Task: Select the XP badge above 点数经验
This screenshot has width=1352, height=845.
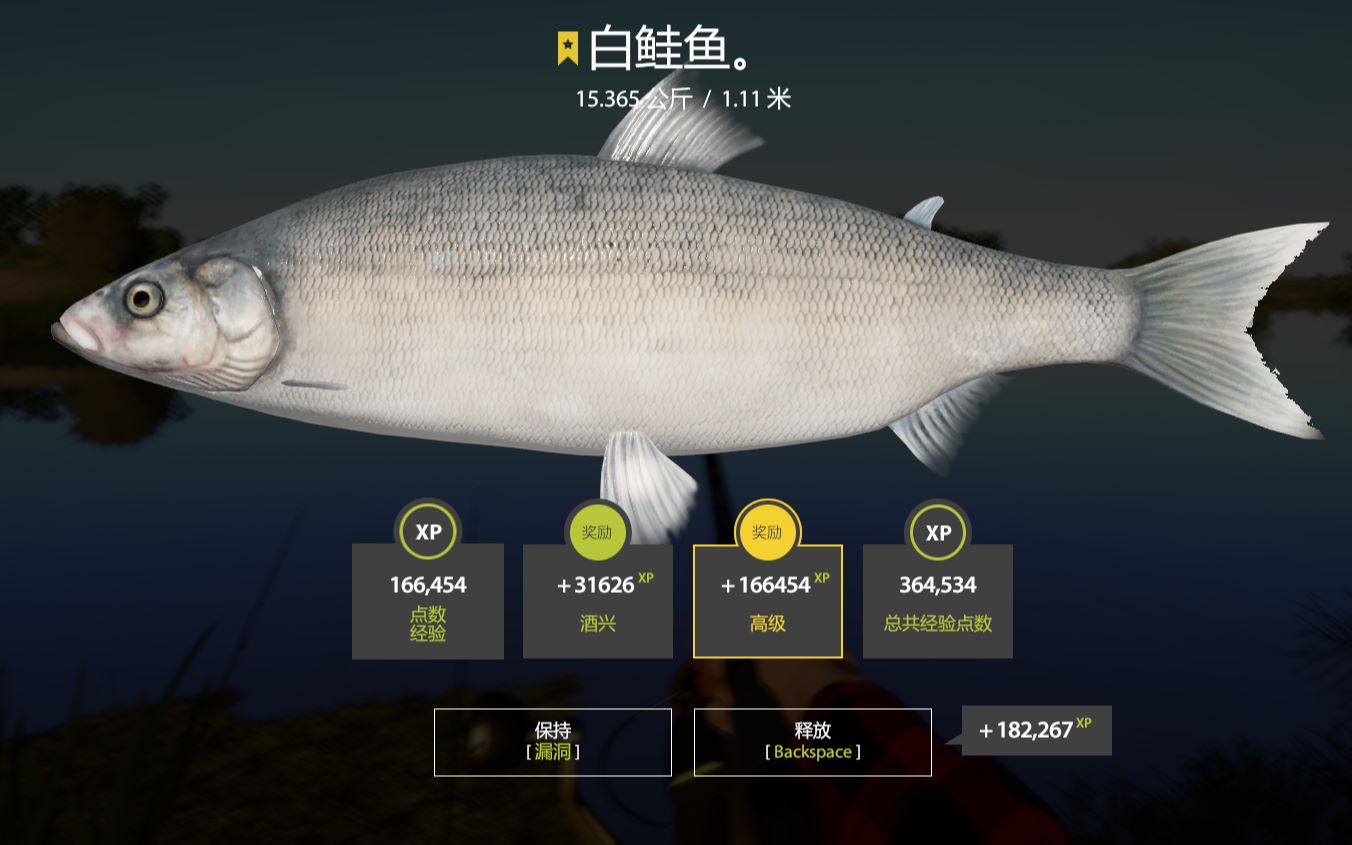Action: 428,532
